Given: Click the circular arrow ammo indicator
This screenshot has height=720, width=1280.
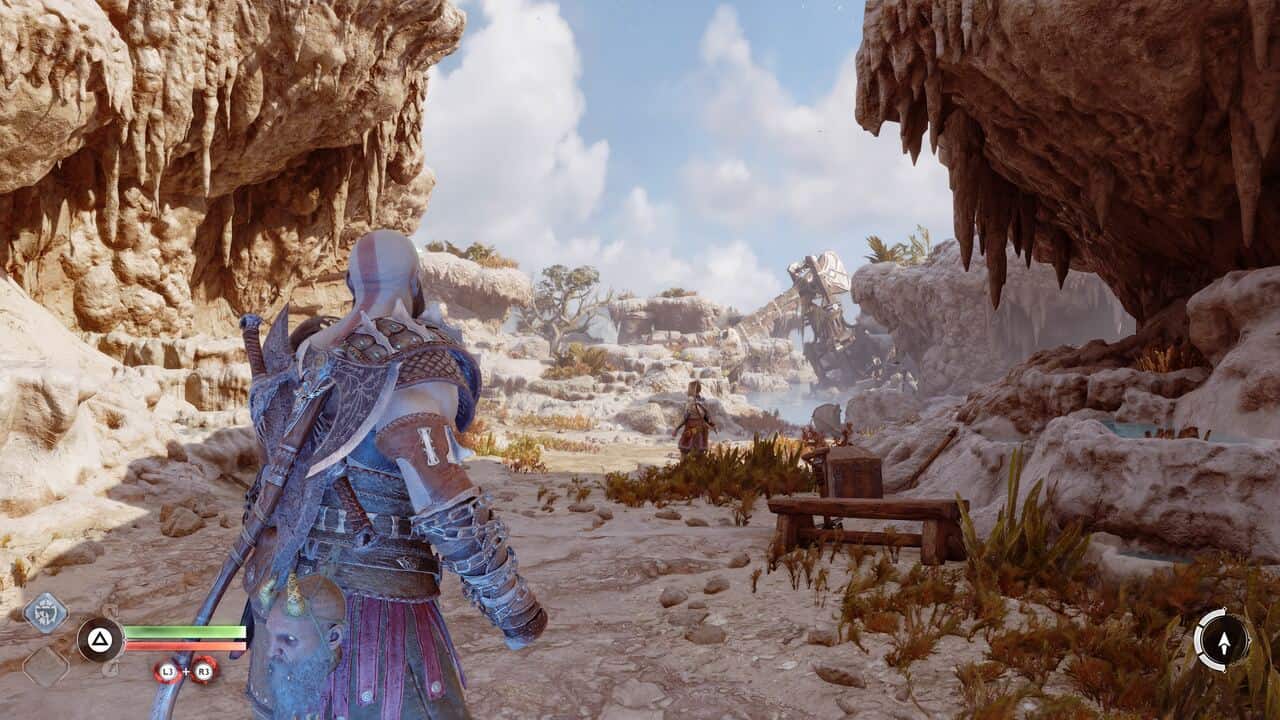Looking at the screenshot, I should click(1222, 639).
